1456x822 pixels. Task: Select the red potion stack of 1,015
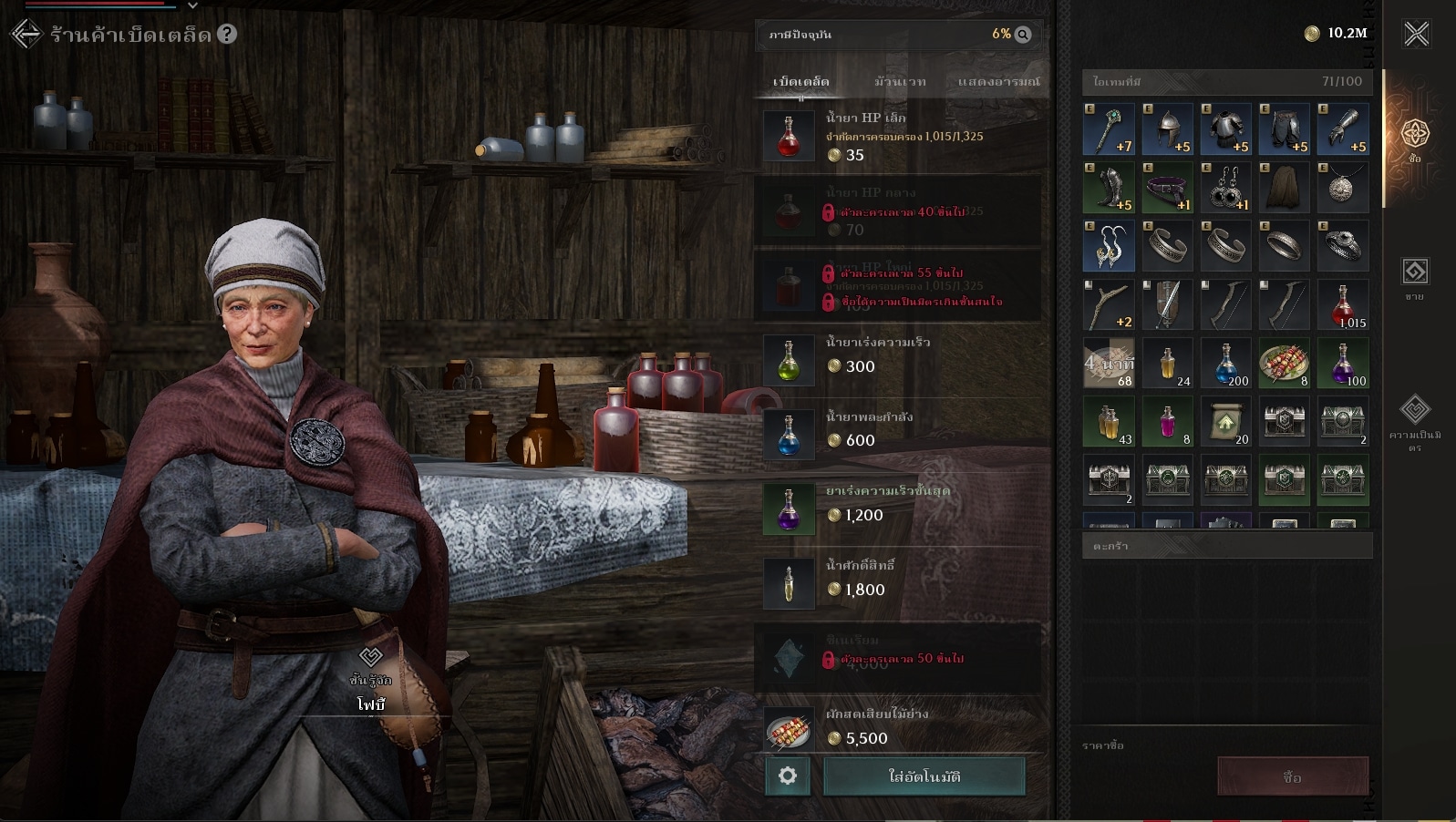[x=1343, y=305]
